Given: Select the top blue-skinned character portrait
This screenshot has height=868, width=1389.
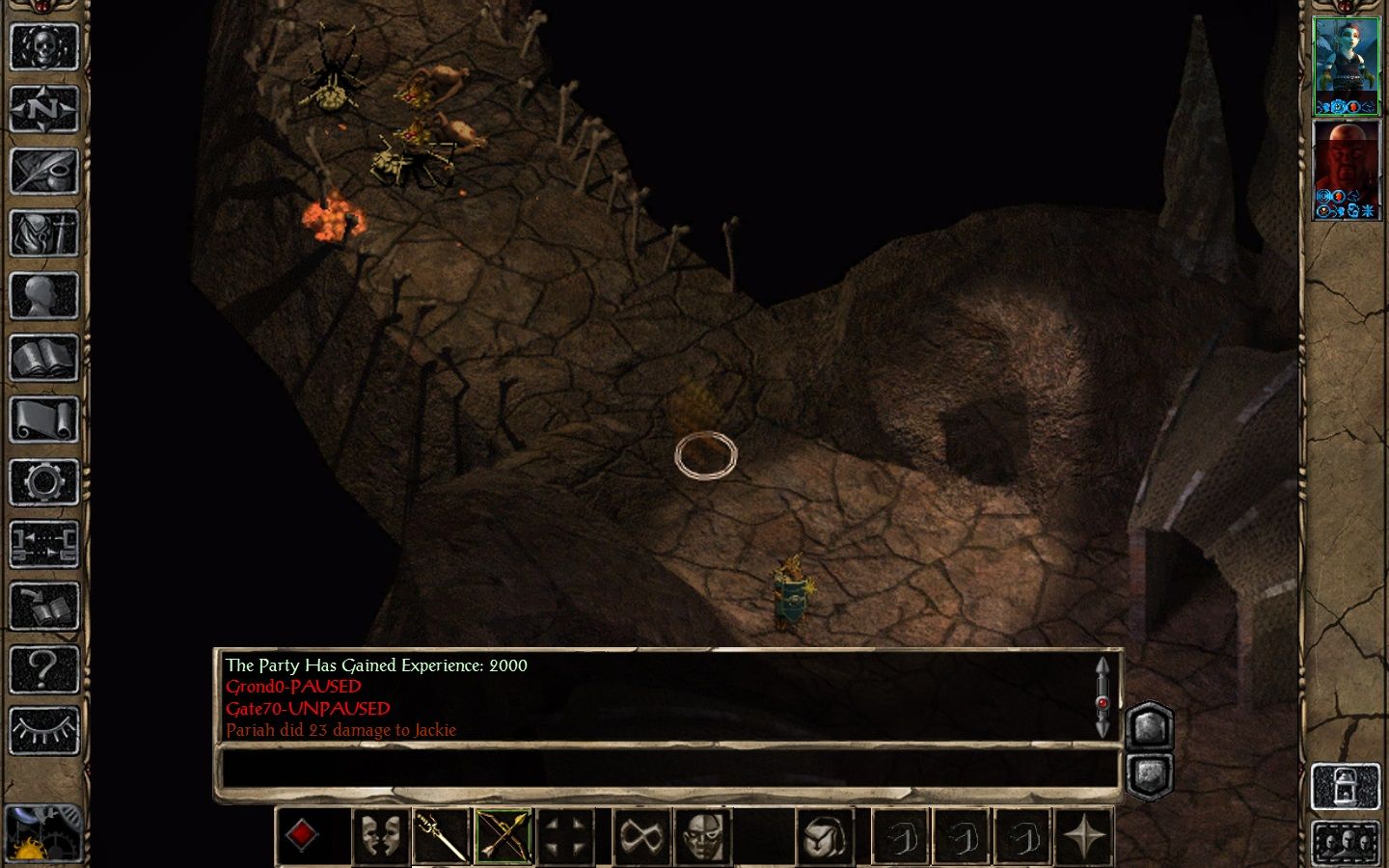Looking at the screenshot, I should [x=1347, y=66].
